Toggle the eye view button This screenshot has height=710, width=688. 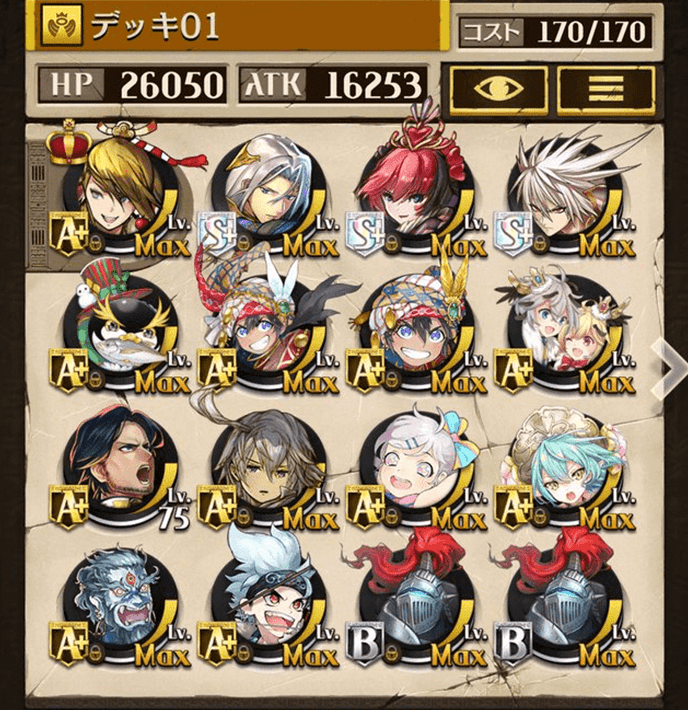click(498, 88)
